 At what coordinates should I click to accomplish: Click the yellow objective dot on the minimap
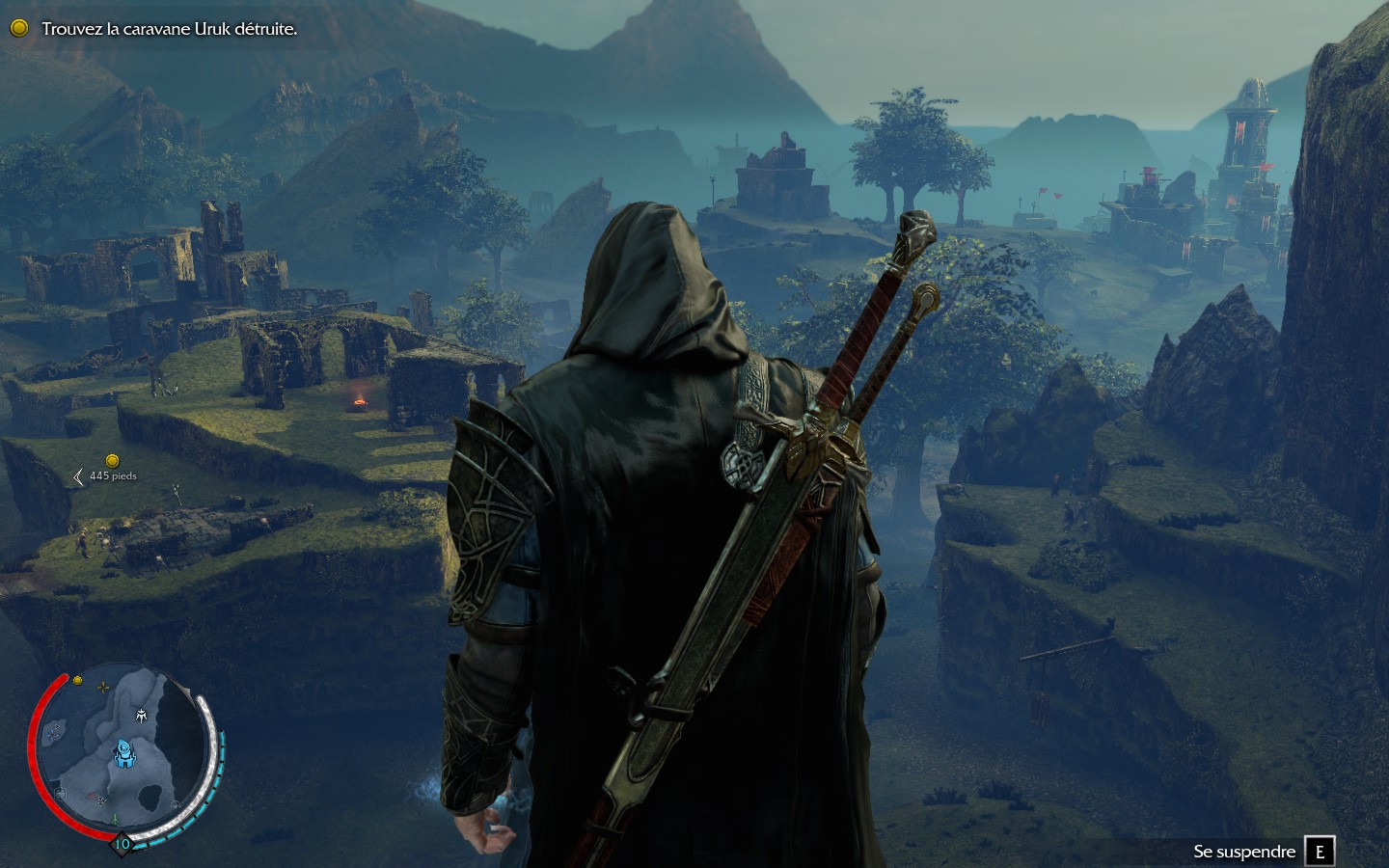pyautogui.click(x=77, y=680)
